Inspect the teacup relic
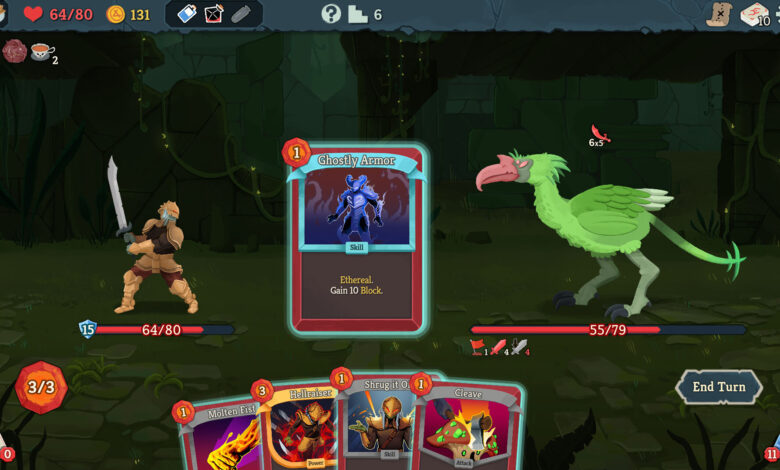 pos(42,51)
